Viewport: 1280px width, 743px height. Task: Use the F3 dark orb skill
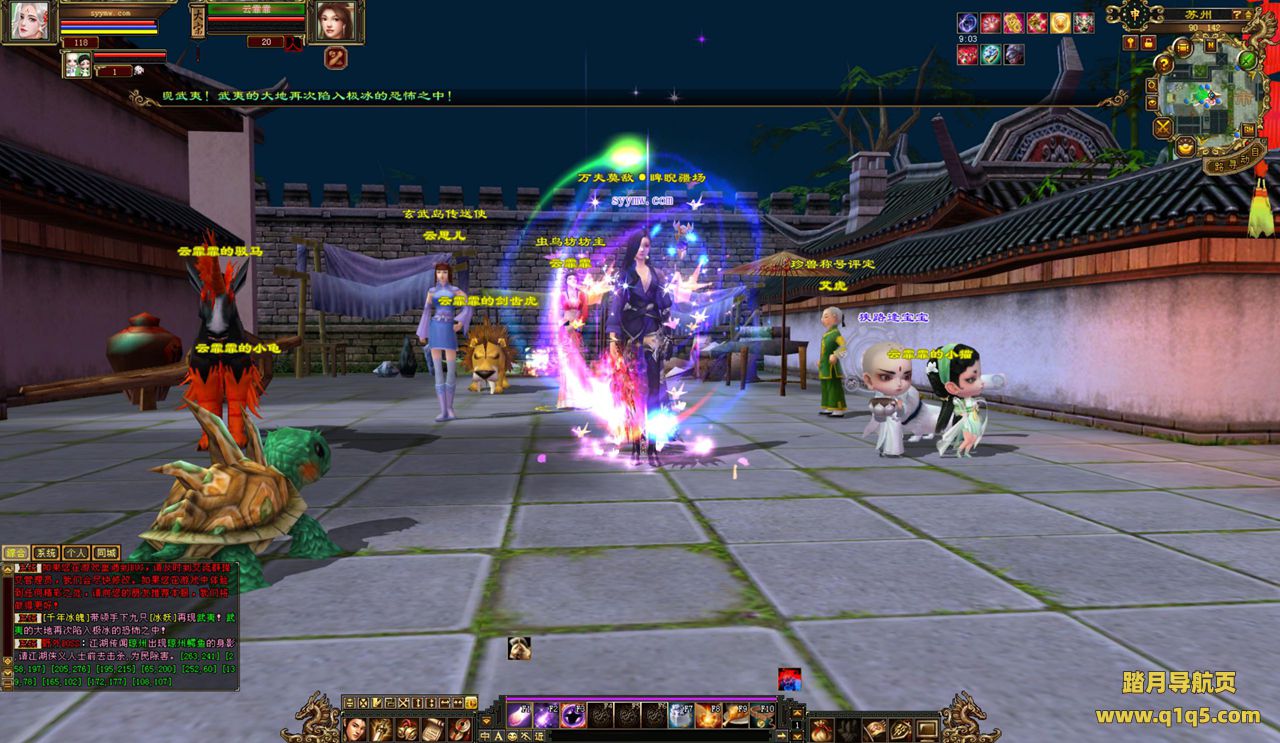573,715
